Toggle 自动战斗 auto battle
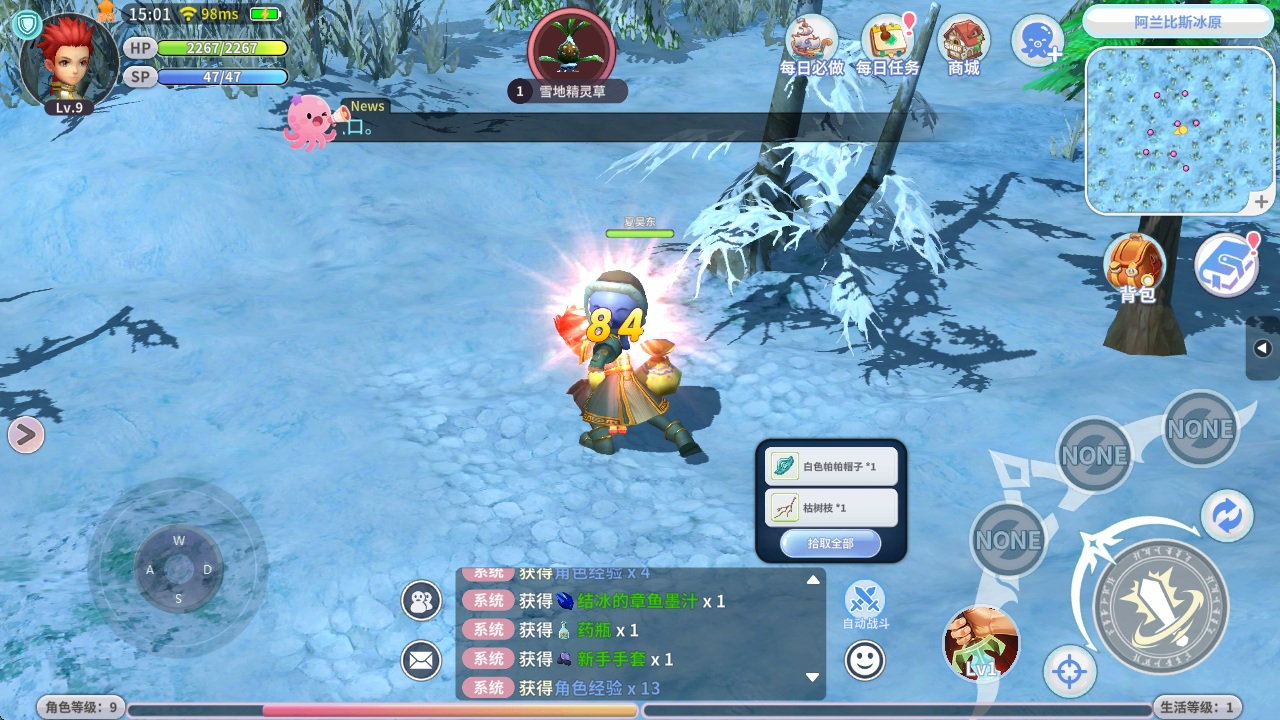 point(865,603)
